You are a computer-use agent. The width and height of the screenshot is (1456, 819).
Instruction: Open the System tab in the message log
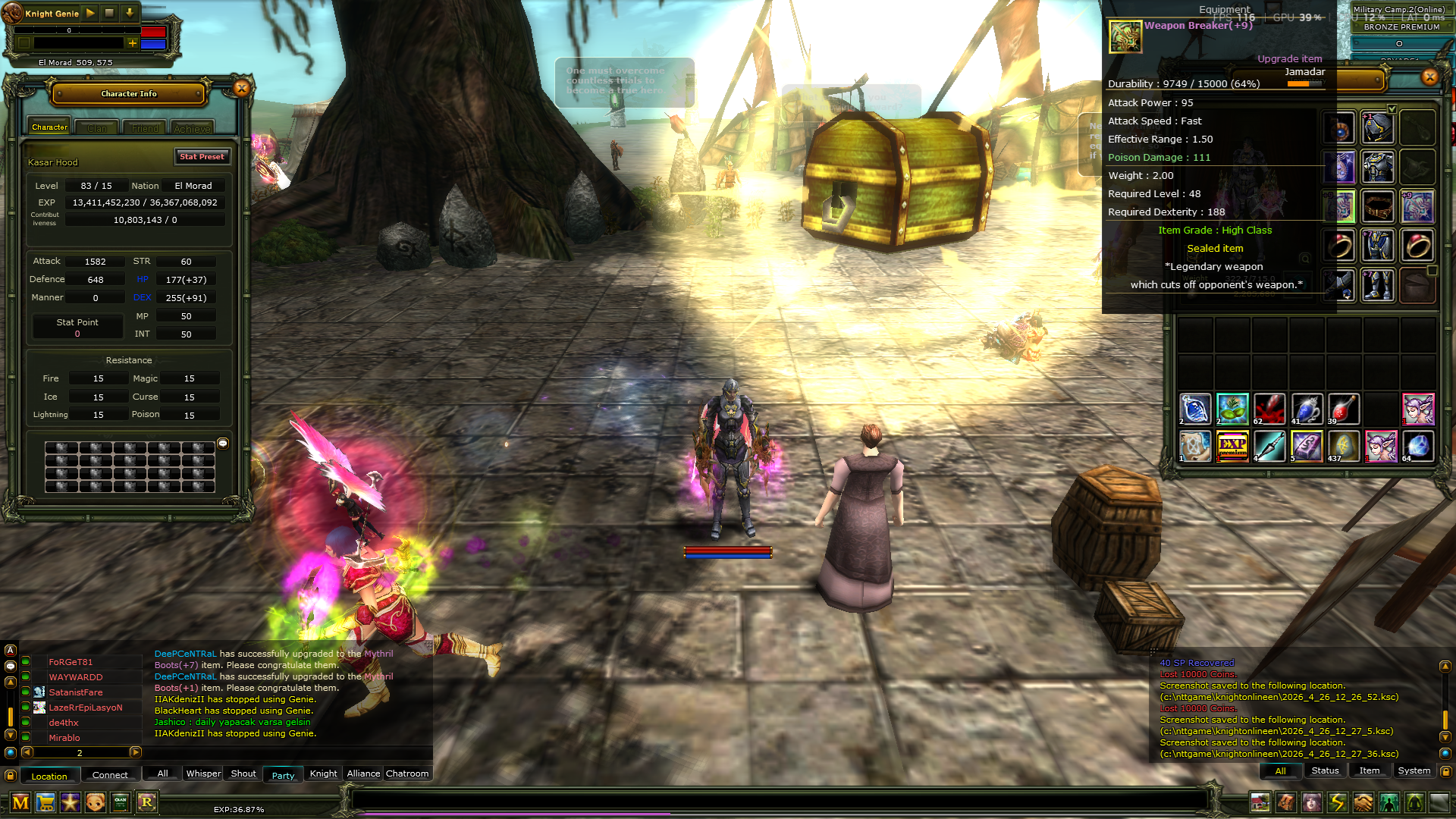click(1414, 770)
